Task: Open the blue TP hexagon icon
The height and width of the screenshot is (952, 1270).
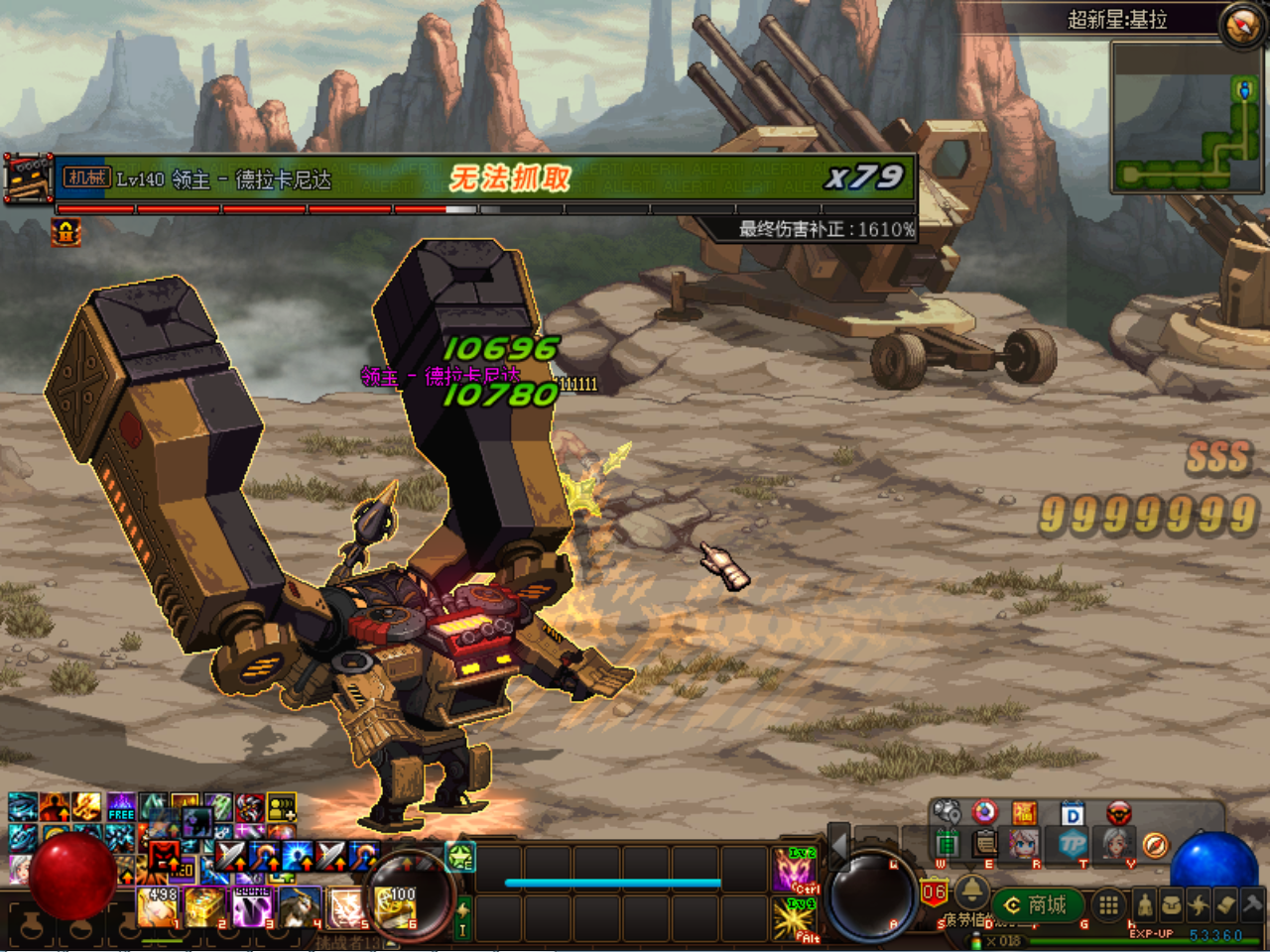Action: [x=1073, y=844]
